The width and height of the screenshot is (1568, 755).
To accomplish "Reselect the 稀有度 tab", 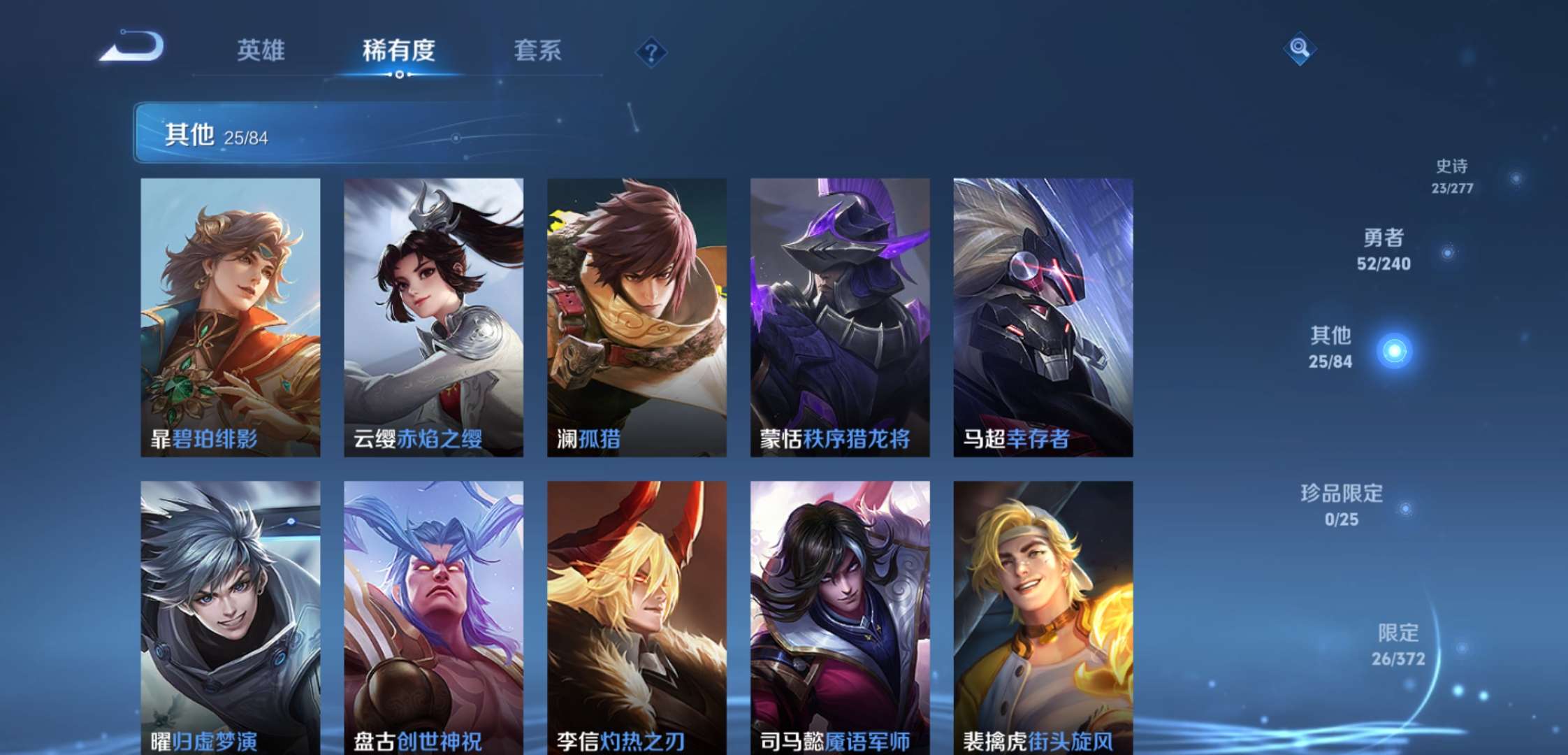I will 398,50.
